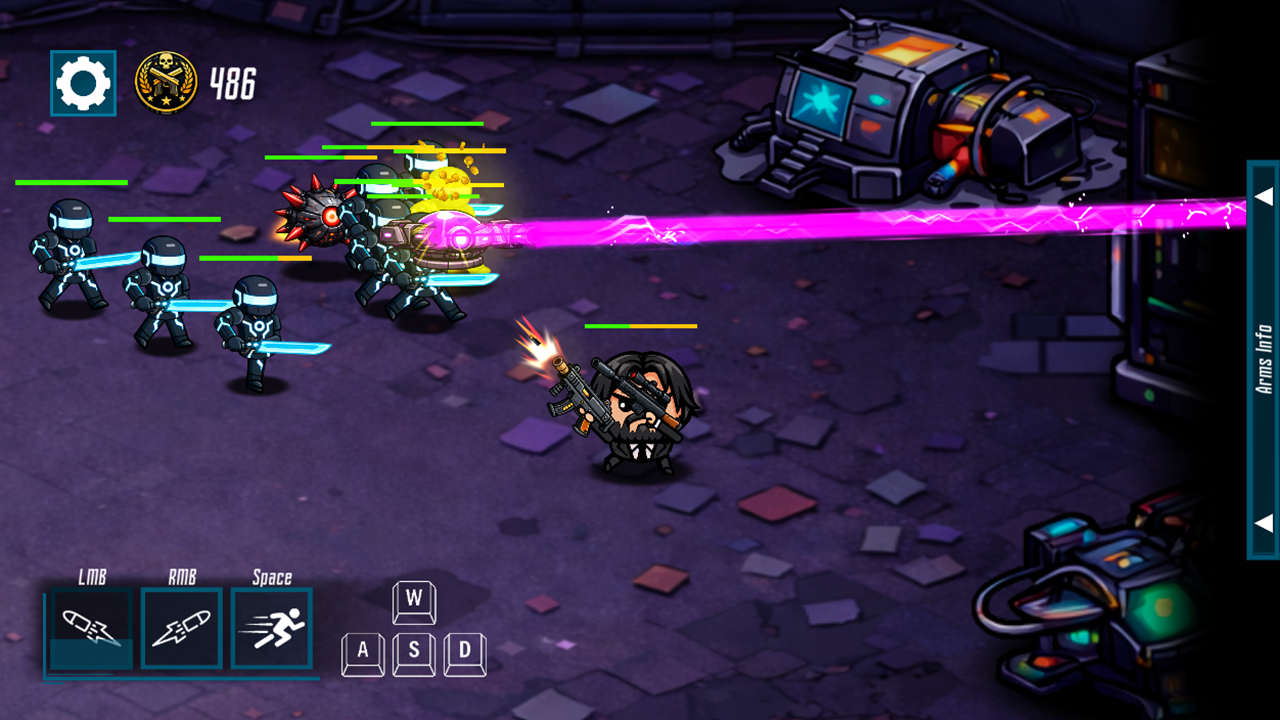Trigger the Space dash ability icon
Viewport: 1280px width, 720px height.
point(272,628)
